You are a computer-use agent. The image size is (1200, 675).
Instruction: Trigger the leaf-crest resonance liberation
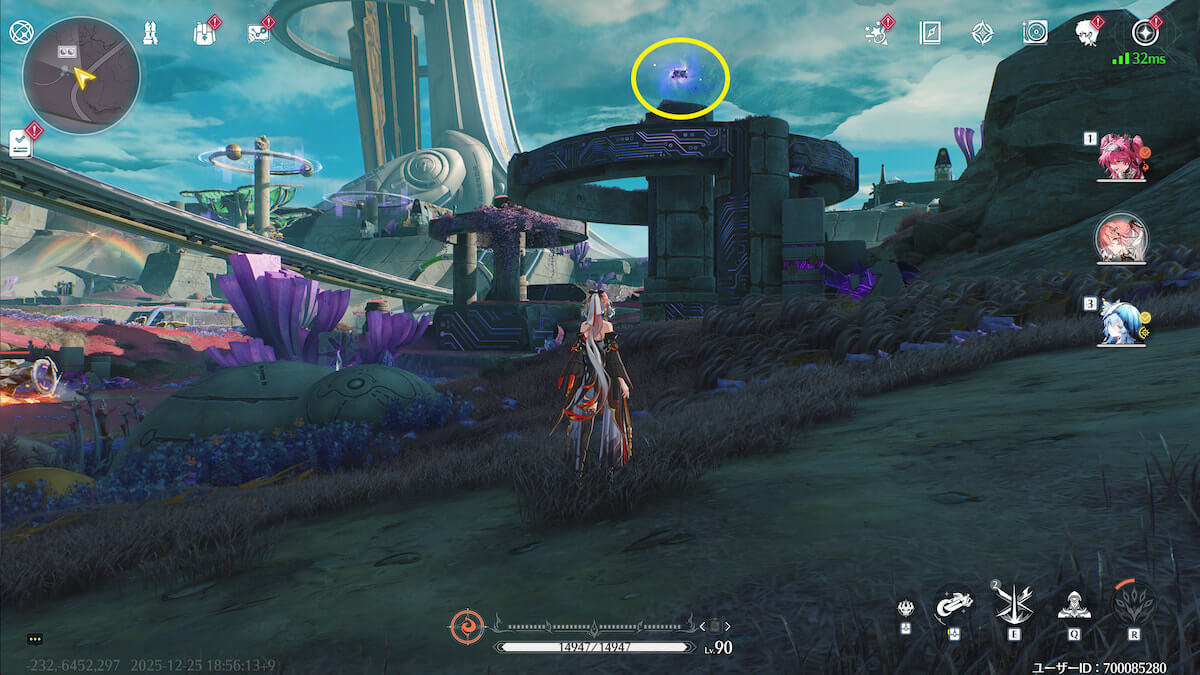(x=1134, y=604)
